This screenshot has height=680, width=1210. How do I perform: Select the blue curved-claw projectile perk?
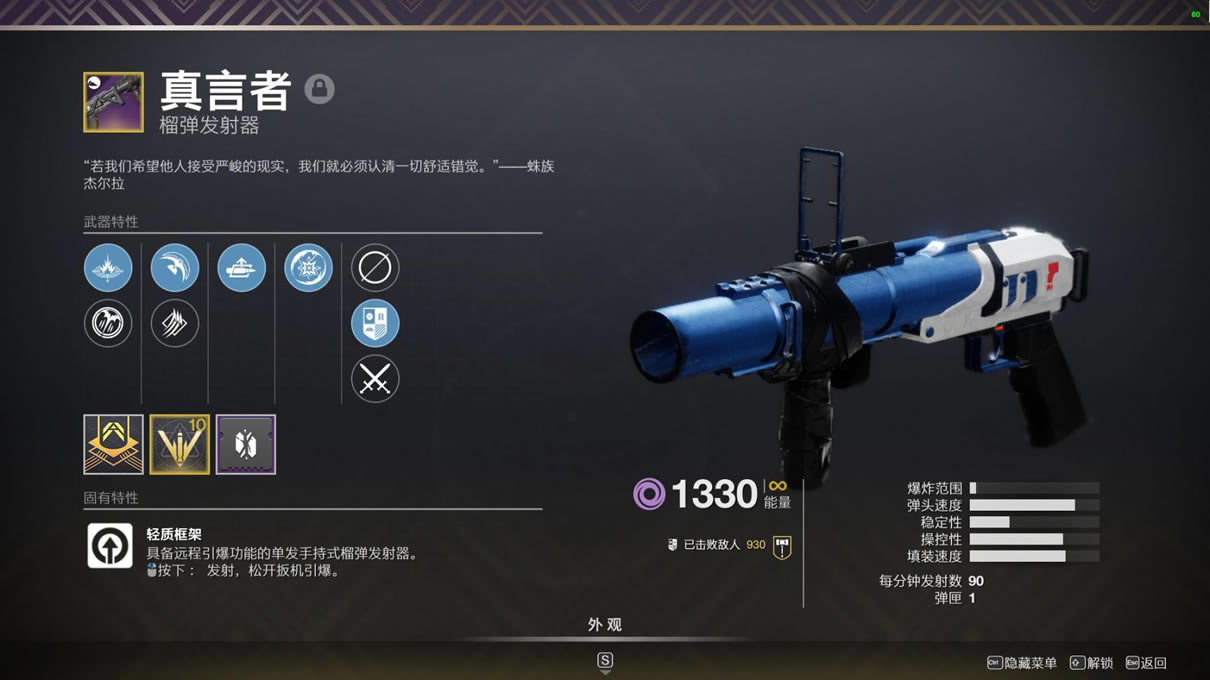coord(175,268)
